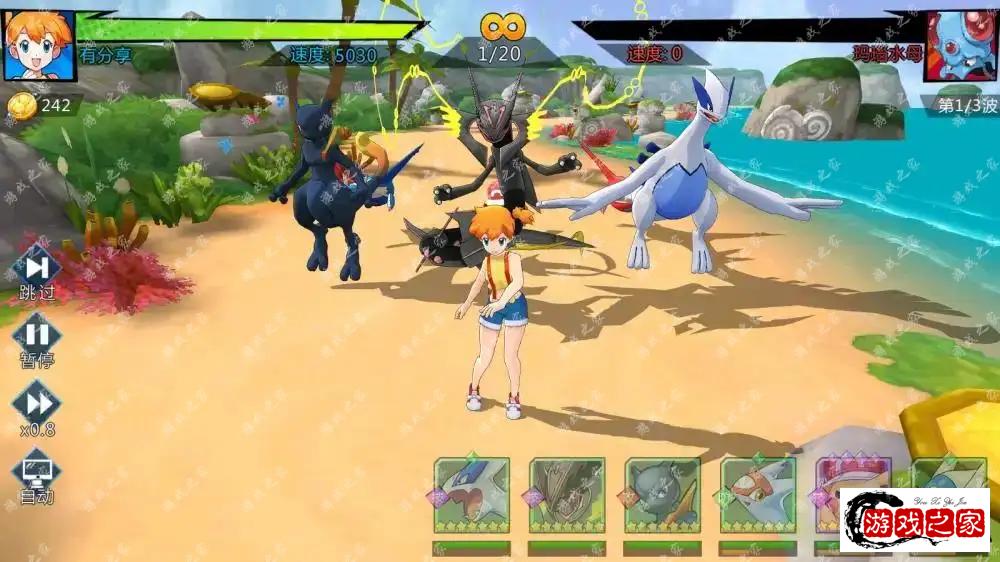
Task: Select the dark Rayquaza skill card
Action: (567, 495)
